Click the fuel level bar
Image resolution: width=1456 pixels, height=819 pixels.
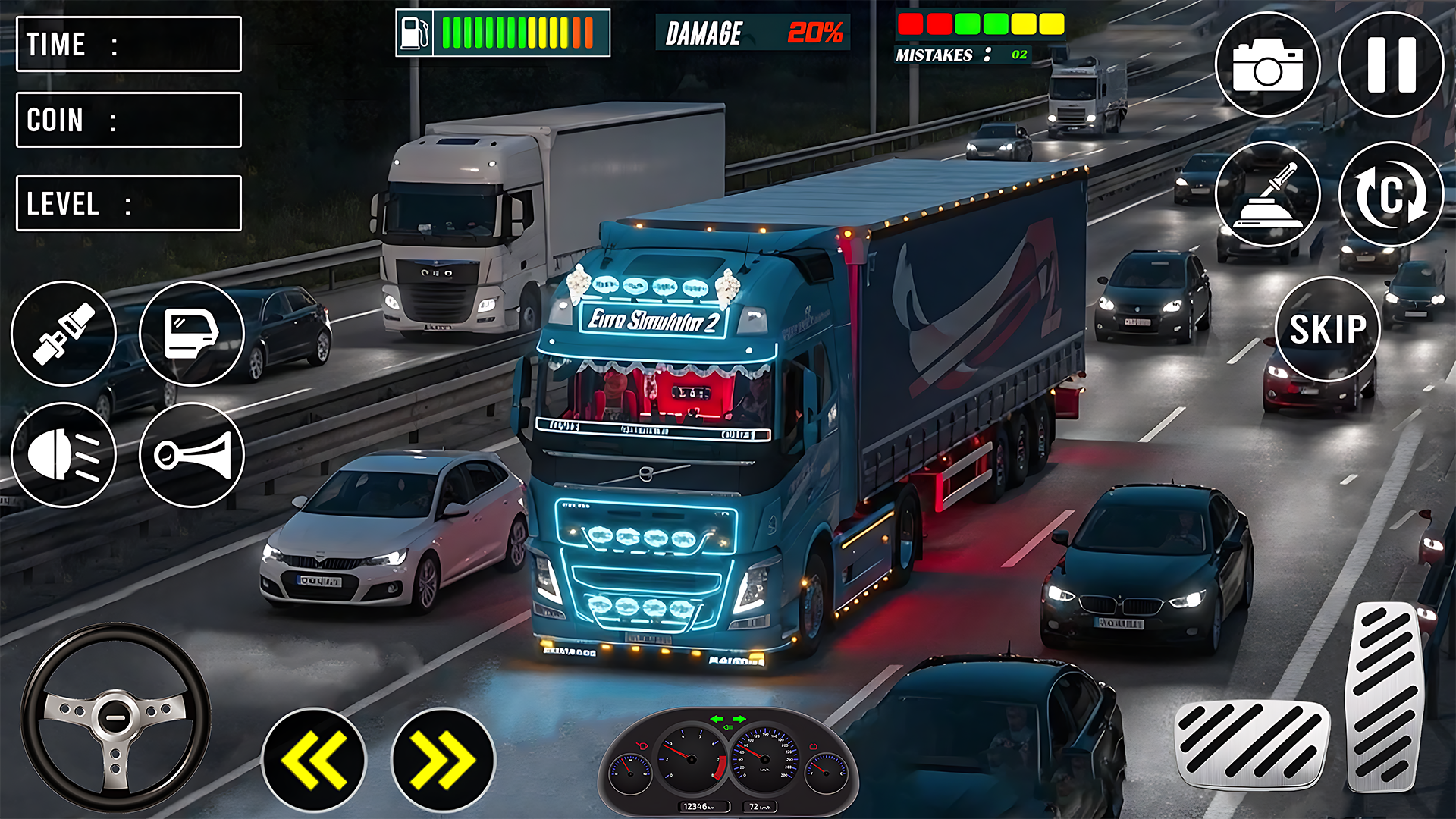click(516, 30)
